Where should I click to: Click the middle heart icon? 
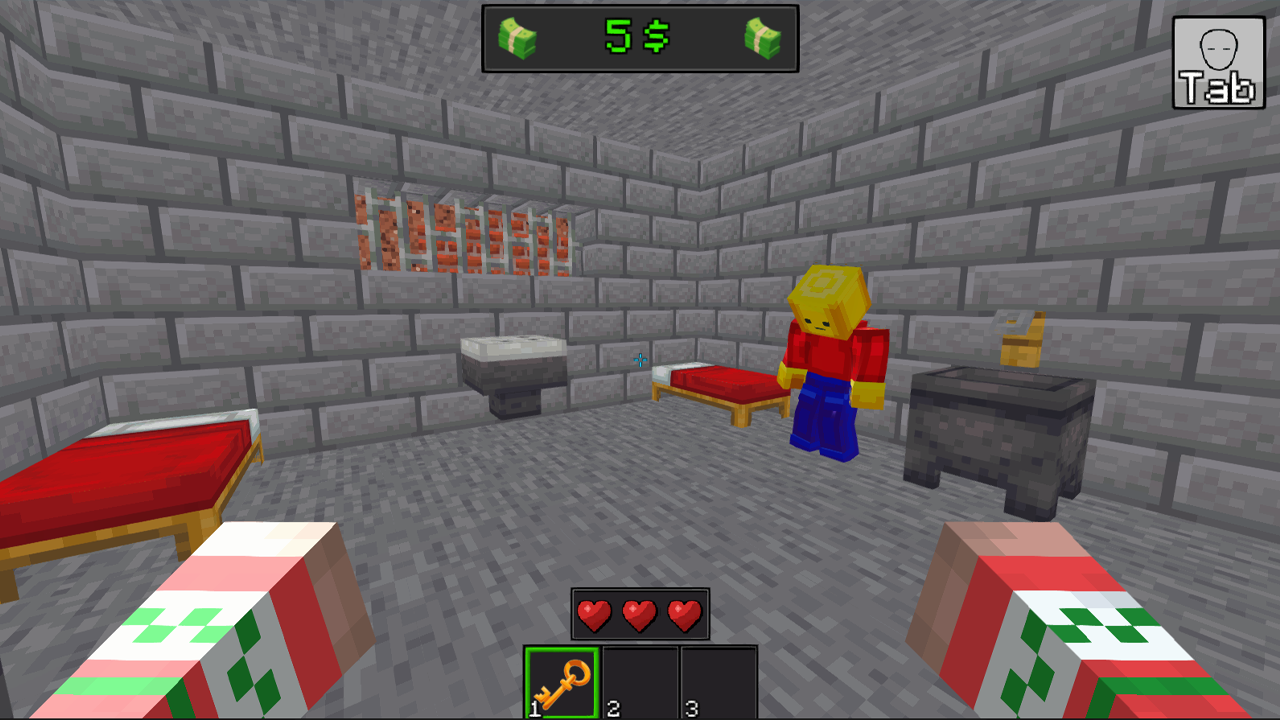click(x=638, y=614)
